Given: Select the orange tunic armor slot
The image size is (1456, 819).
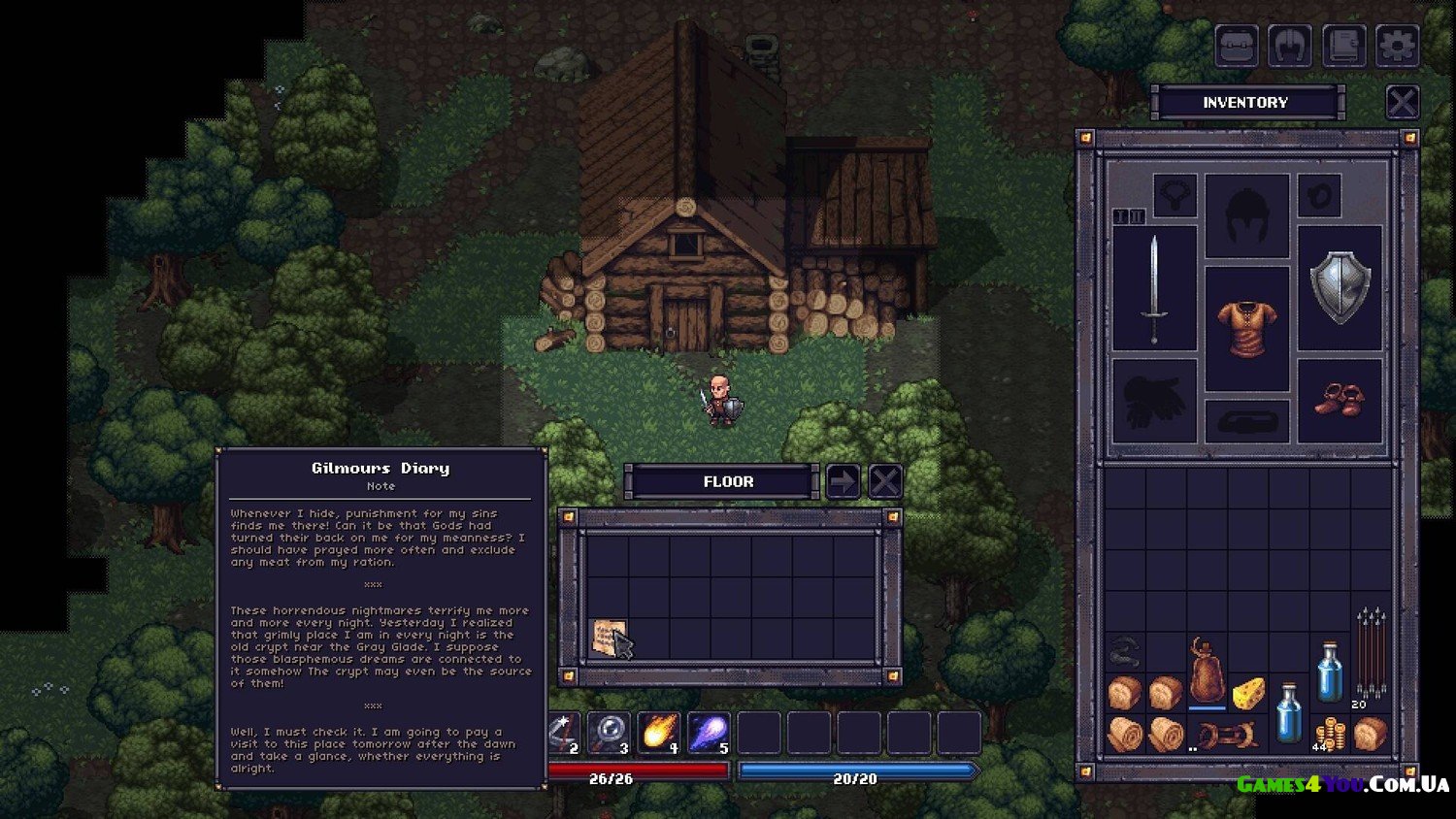Looking at the screenshot, I should coord(1246,327).
